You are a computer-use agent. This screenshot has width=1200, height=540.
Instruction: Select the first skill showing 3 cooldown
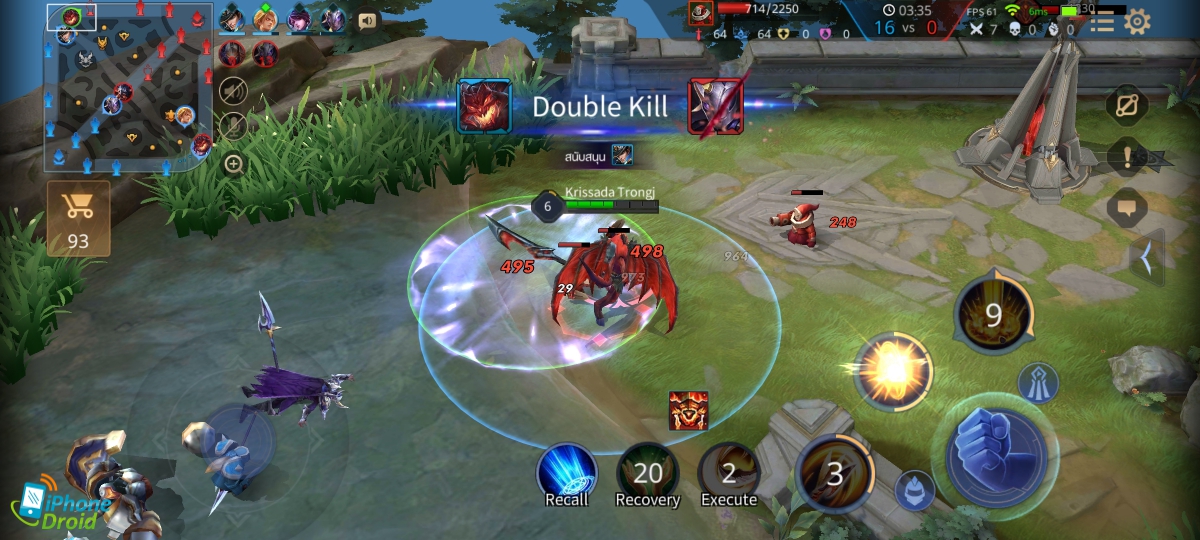point(834,471)
